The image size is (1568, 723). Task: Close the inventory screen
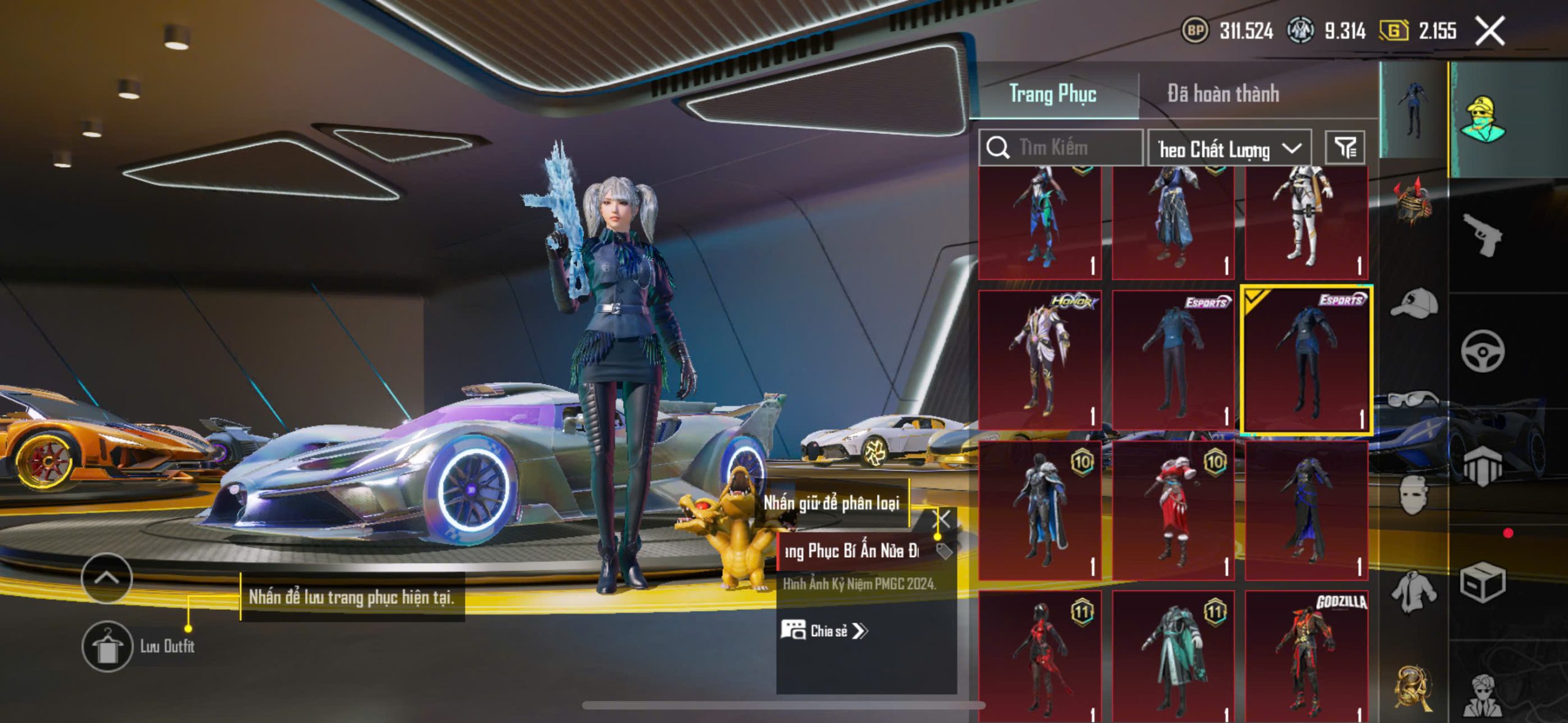[1490, 31]
